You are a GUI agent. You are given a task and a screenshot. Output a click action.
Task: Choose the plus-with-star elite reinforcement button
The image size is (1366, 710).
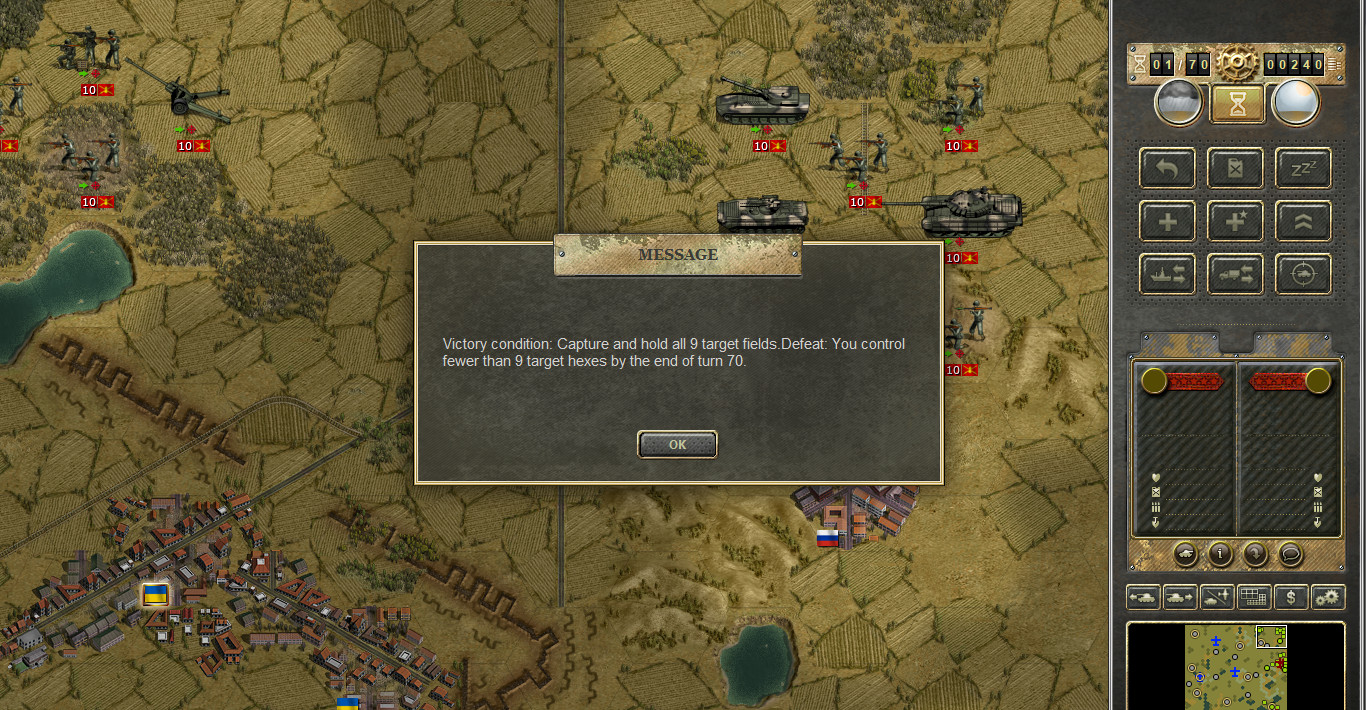click(1235, 221)
